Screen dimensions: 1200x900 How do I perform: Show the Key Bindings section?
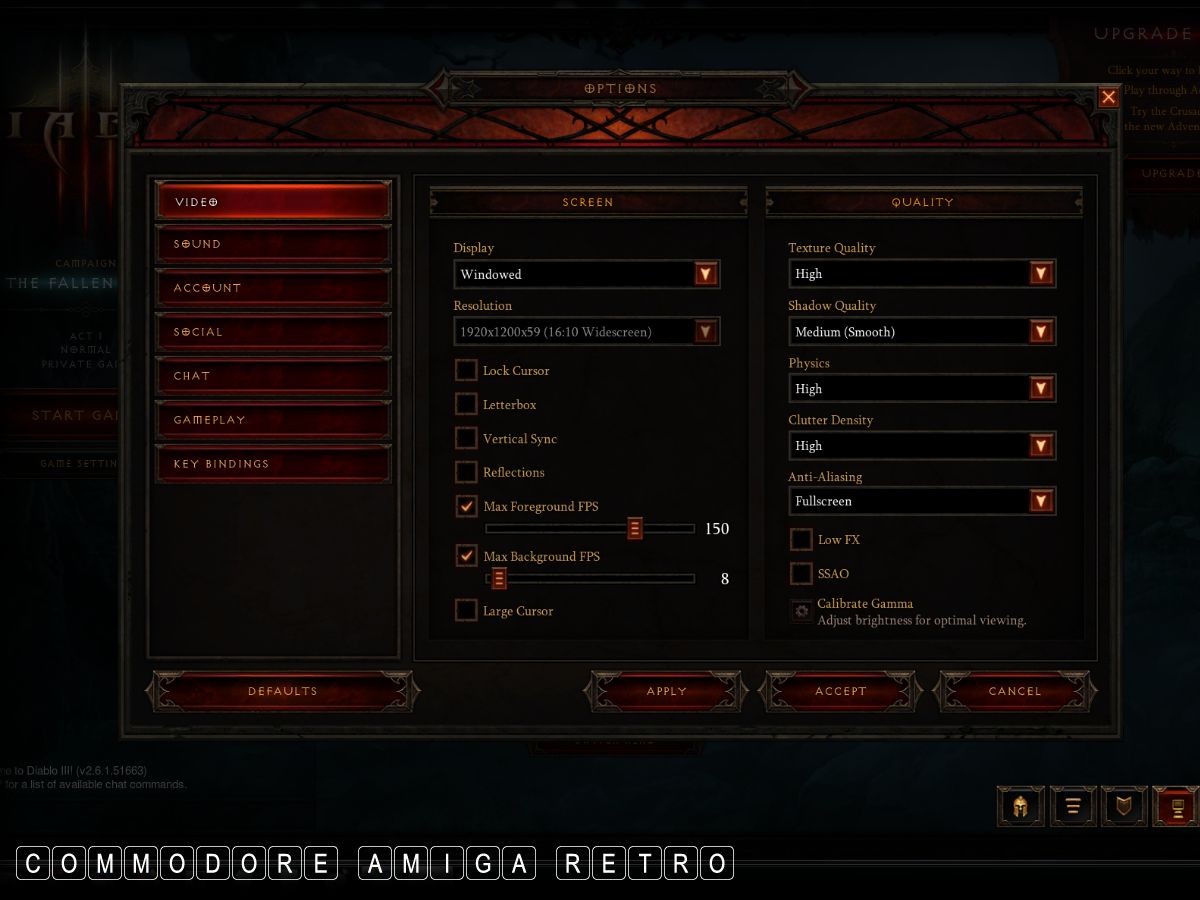coord(272,464)
